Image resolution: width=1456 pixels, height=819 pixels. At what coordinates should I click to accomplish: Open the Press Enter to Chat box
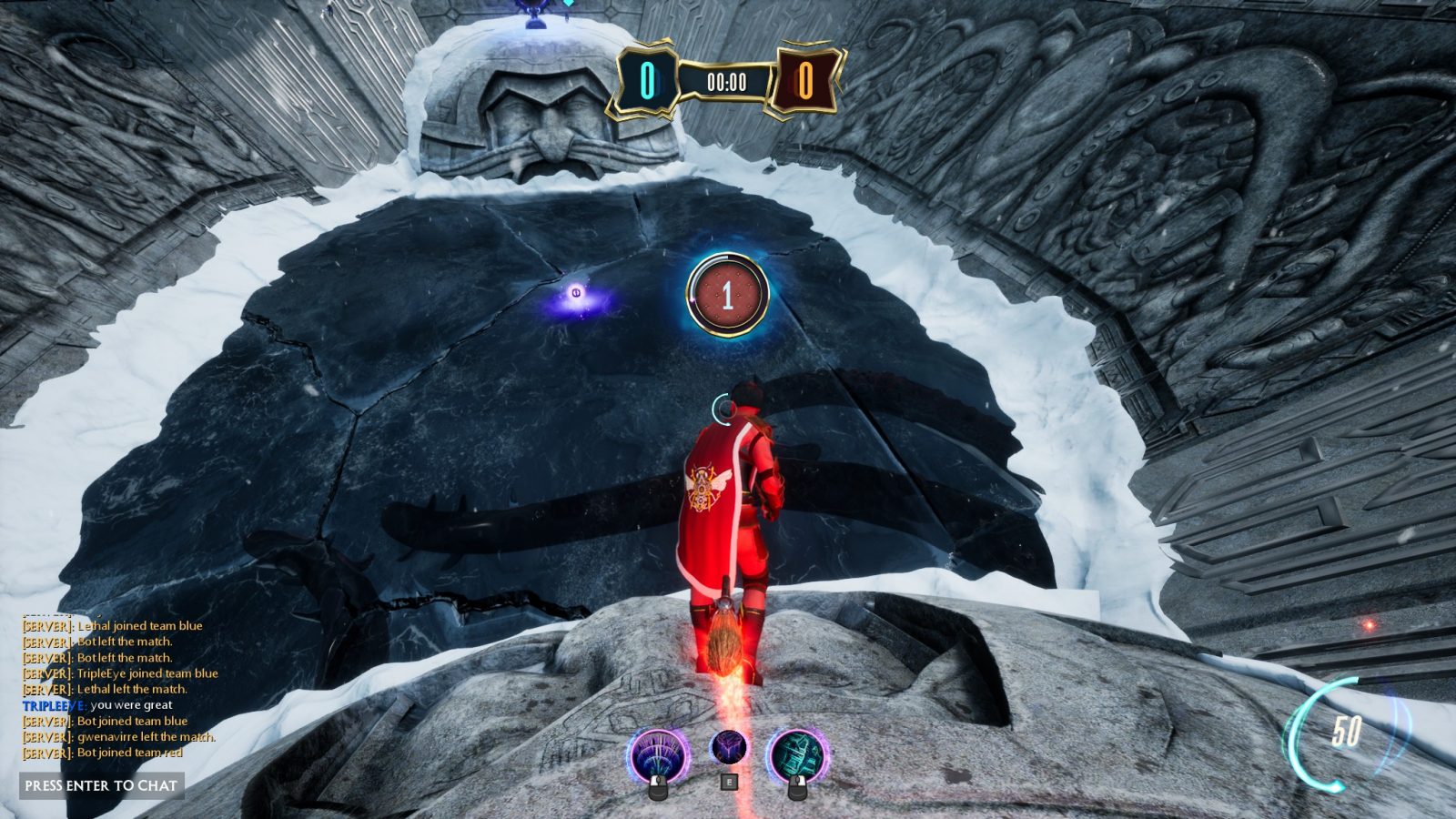pos(101,785)
